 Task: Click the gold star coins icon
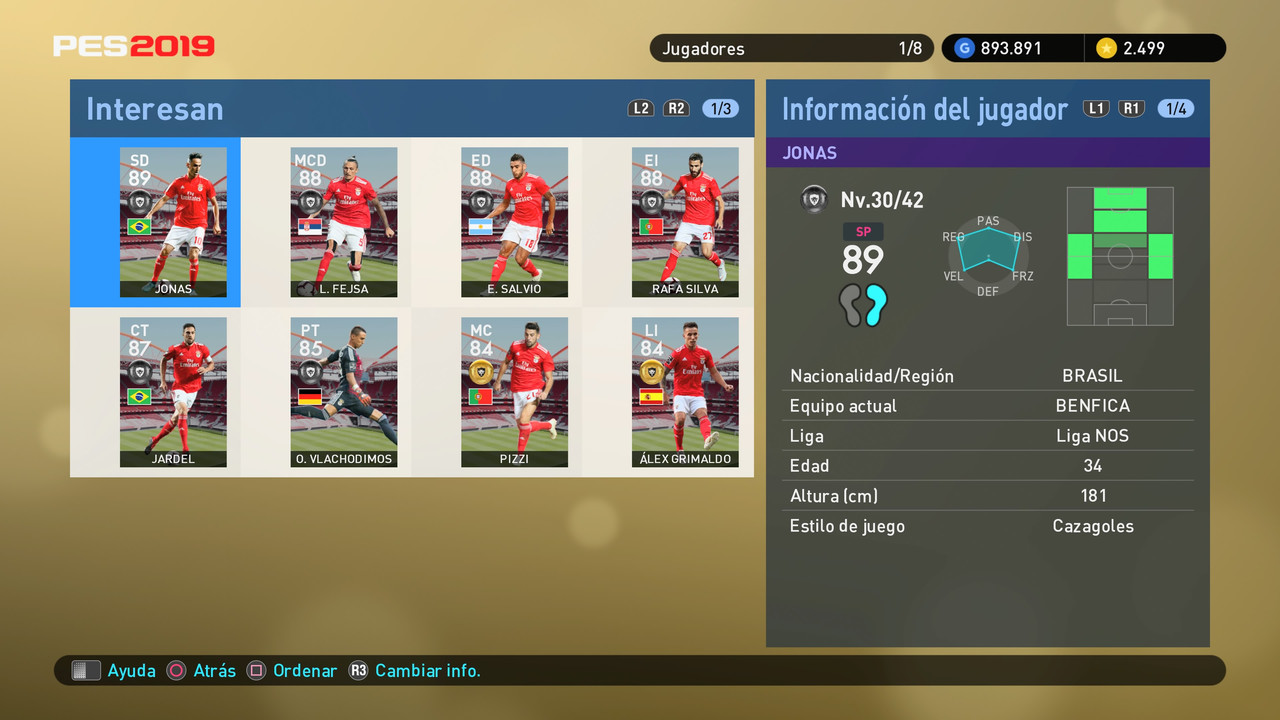(1106, 47)
